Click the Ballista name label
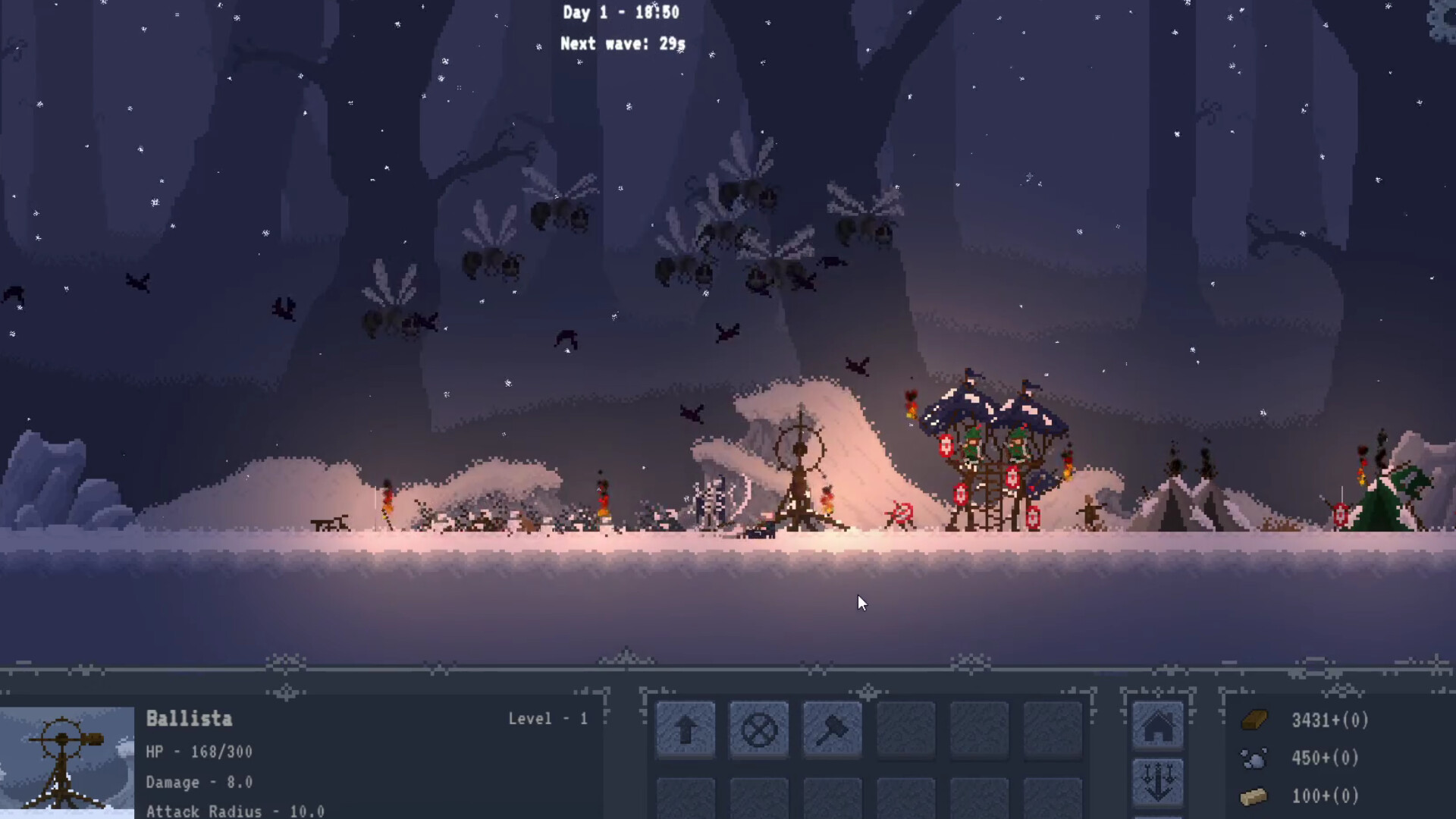The width and height of the screenshot is (1456, 819). click(189, 719)
